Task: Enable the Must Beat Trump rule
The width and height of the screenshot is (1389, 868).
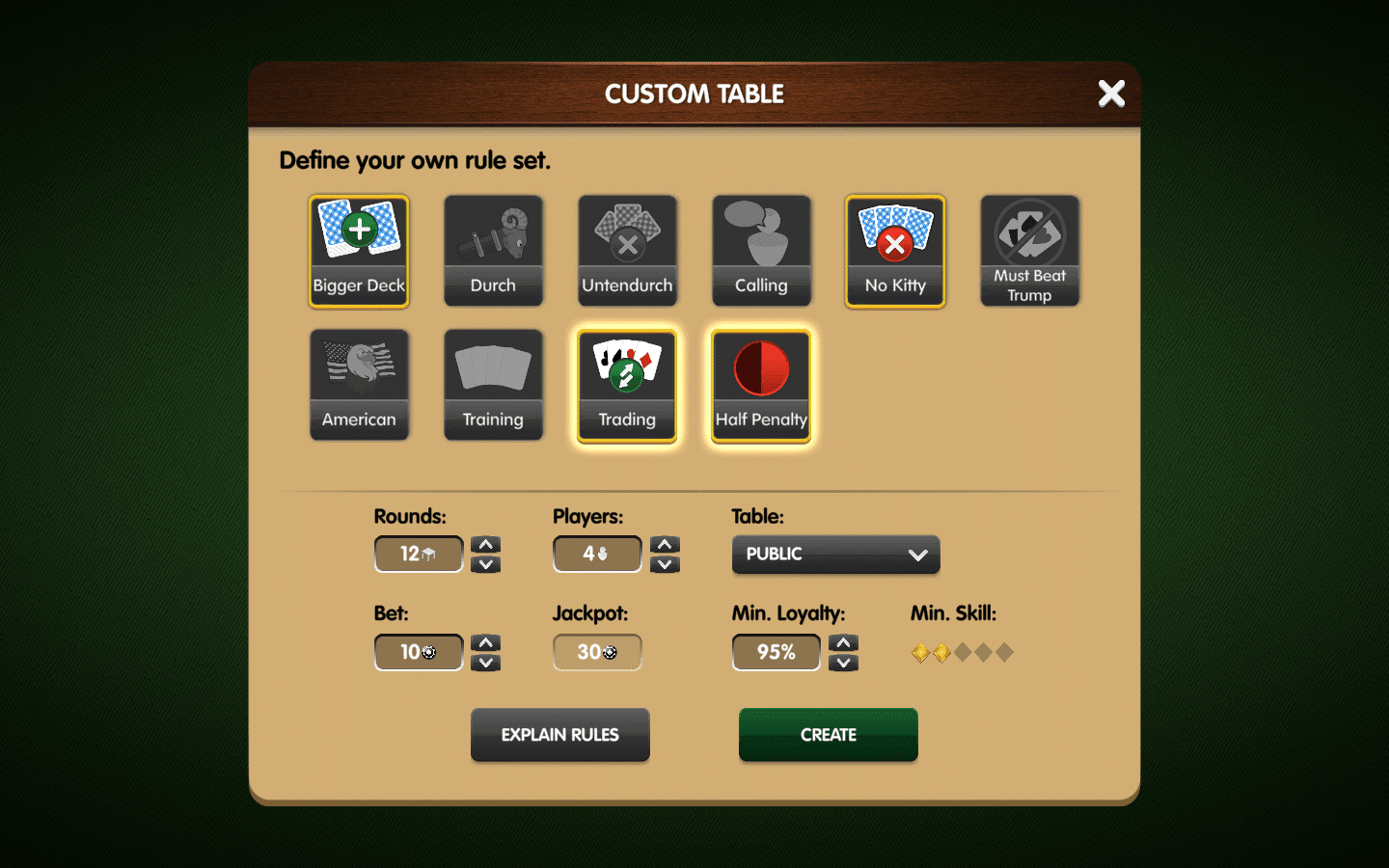Action: (1029, 251)
